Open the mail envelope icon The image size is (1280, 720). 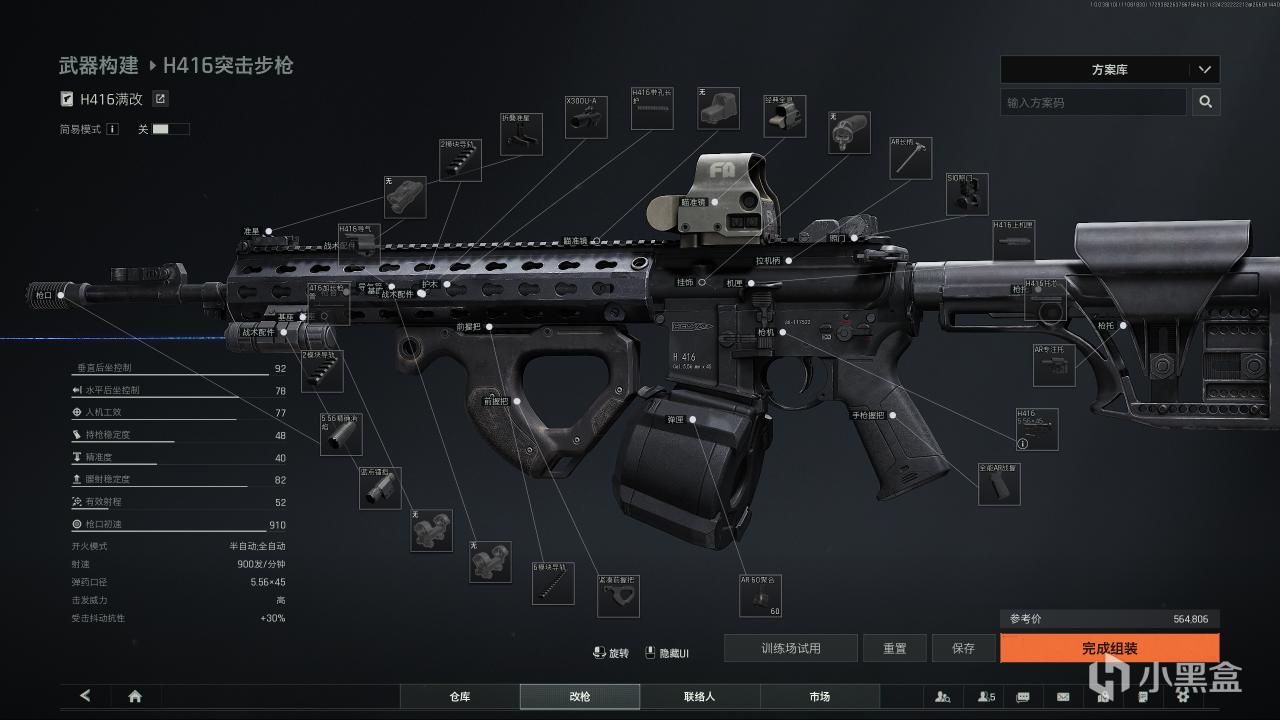1063,696
